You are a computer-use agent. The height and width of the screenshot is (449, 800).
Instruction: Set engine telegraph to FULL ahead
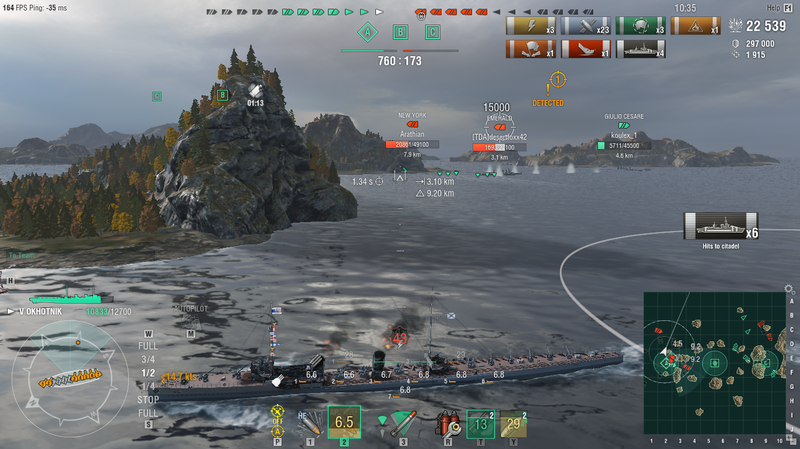[147, 345]
